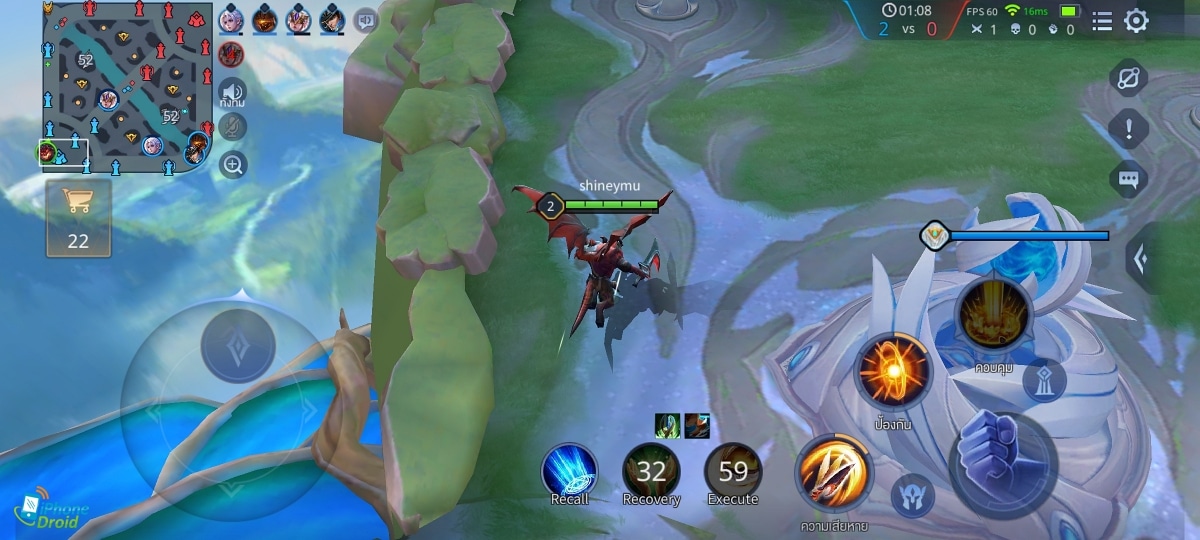Image resolution: width=1200 pixels, height=540 pixels.
Task: Click the battlefield minimap
Action: click(126, 86)
